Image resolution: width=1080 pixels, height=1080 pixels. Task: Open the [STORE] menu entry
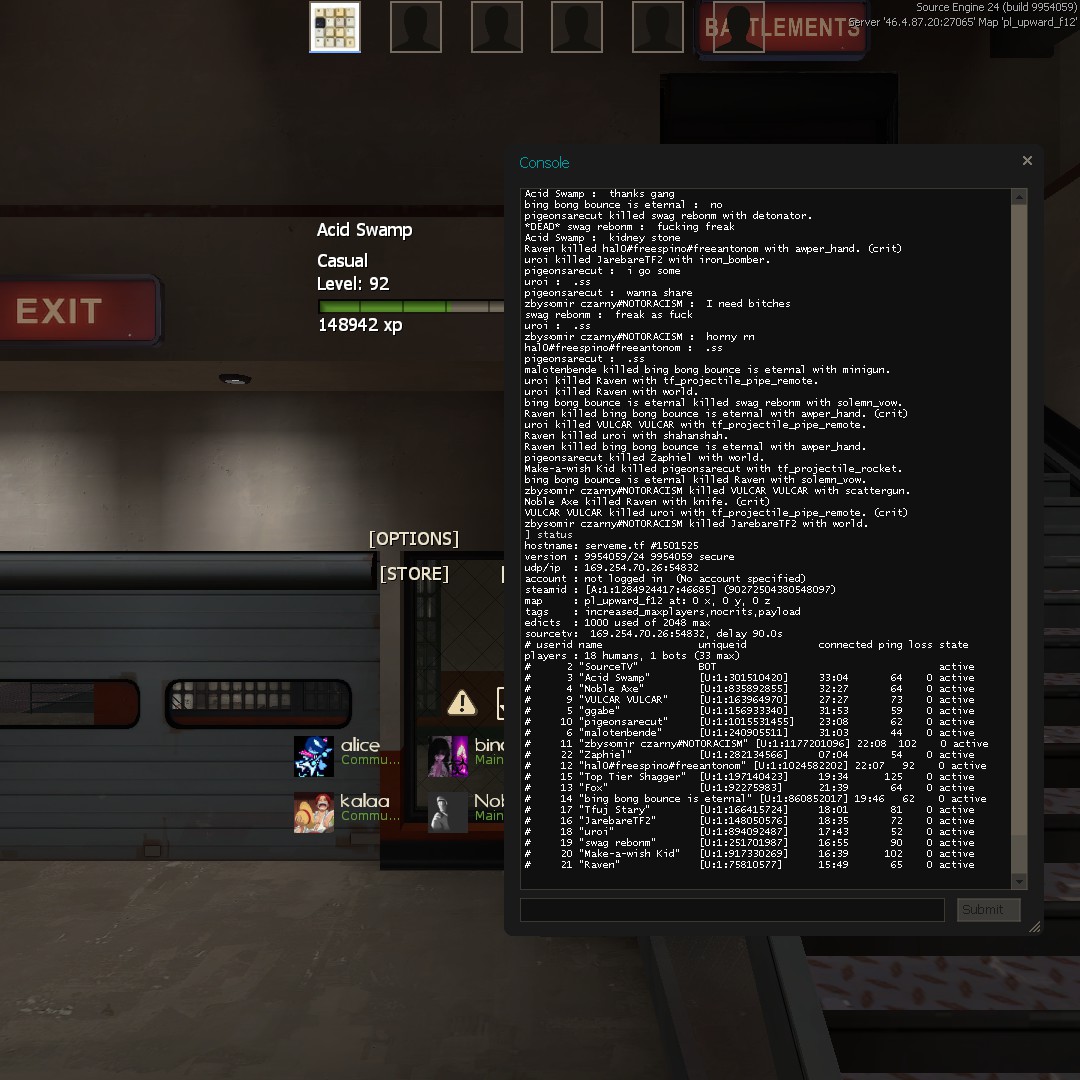(414, 574)
